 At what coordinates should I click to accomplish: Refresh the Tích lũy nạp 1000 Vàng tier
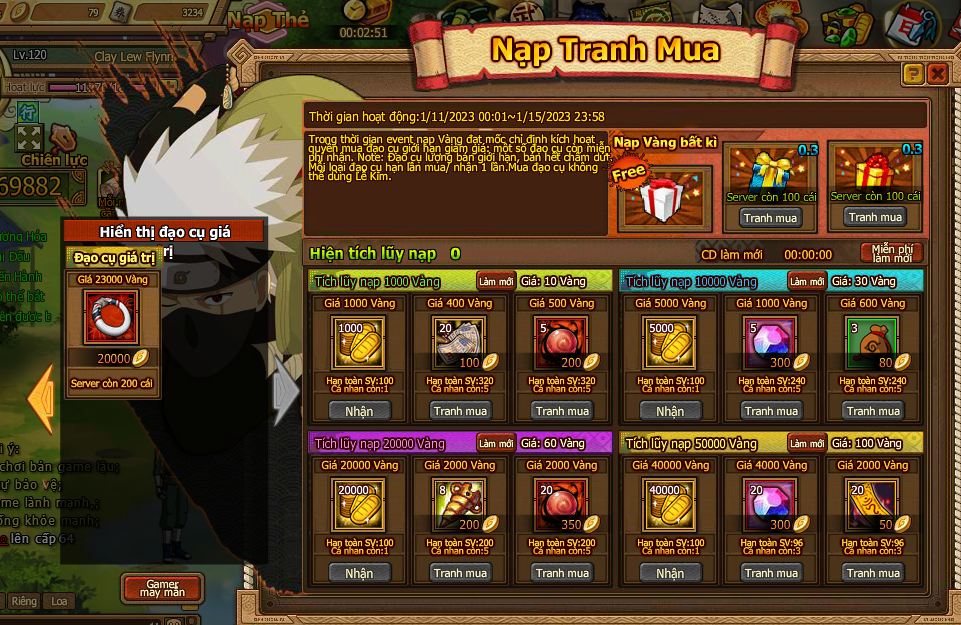pos(496,281)
